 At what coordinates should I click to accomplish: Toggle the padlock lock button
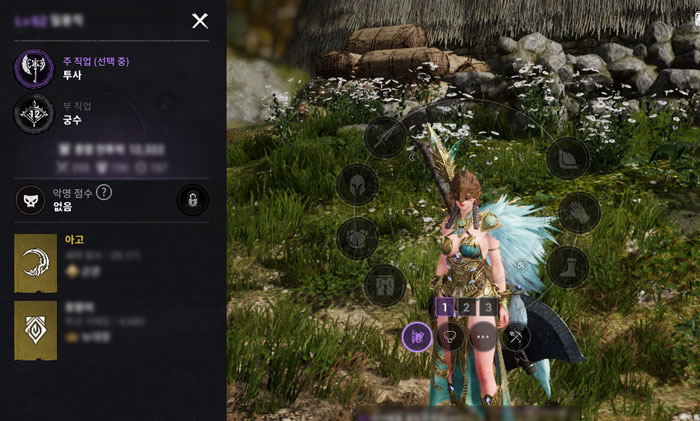[192, 200]
